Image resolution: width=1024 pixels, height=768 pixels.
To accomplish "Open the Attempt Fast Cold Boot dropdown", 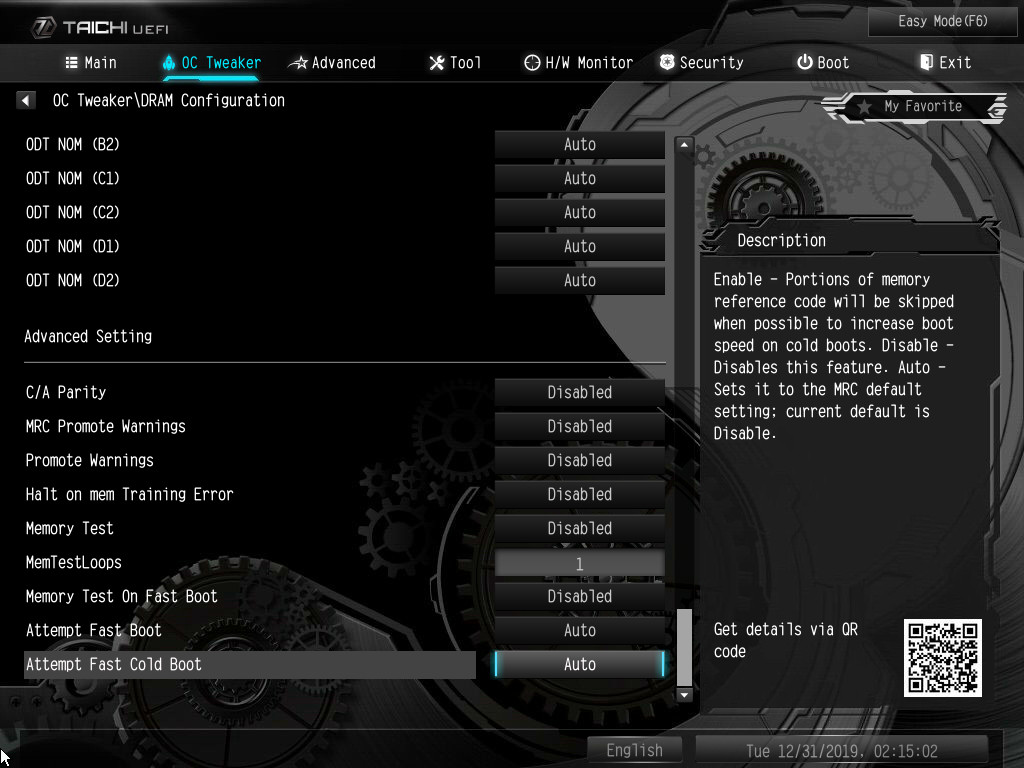I will (x=579, y=664).
